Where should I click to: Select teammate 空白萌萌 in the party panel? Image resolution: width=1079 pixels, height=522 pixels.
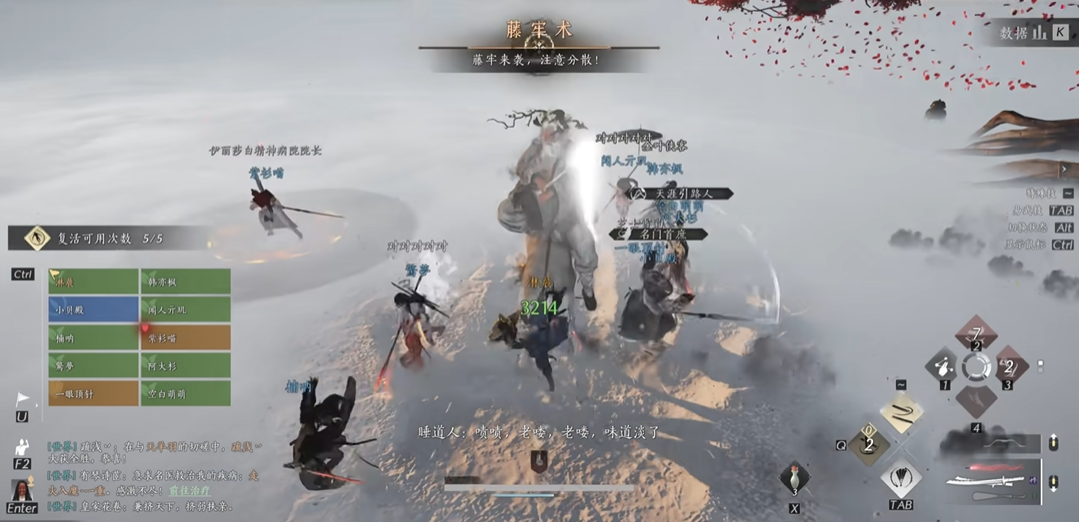pyautogui.click(x=185, y=394)
